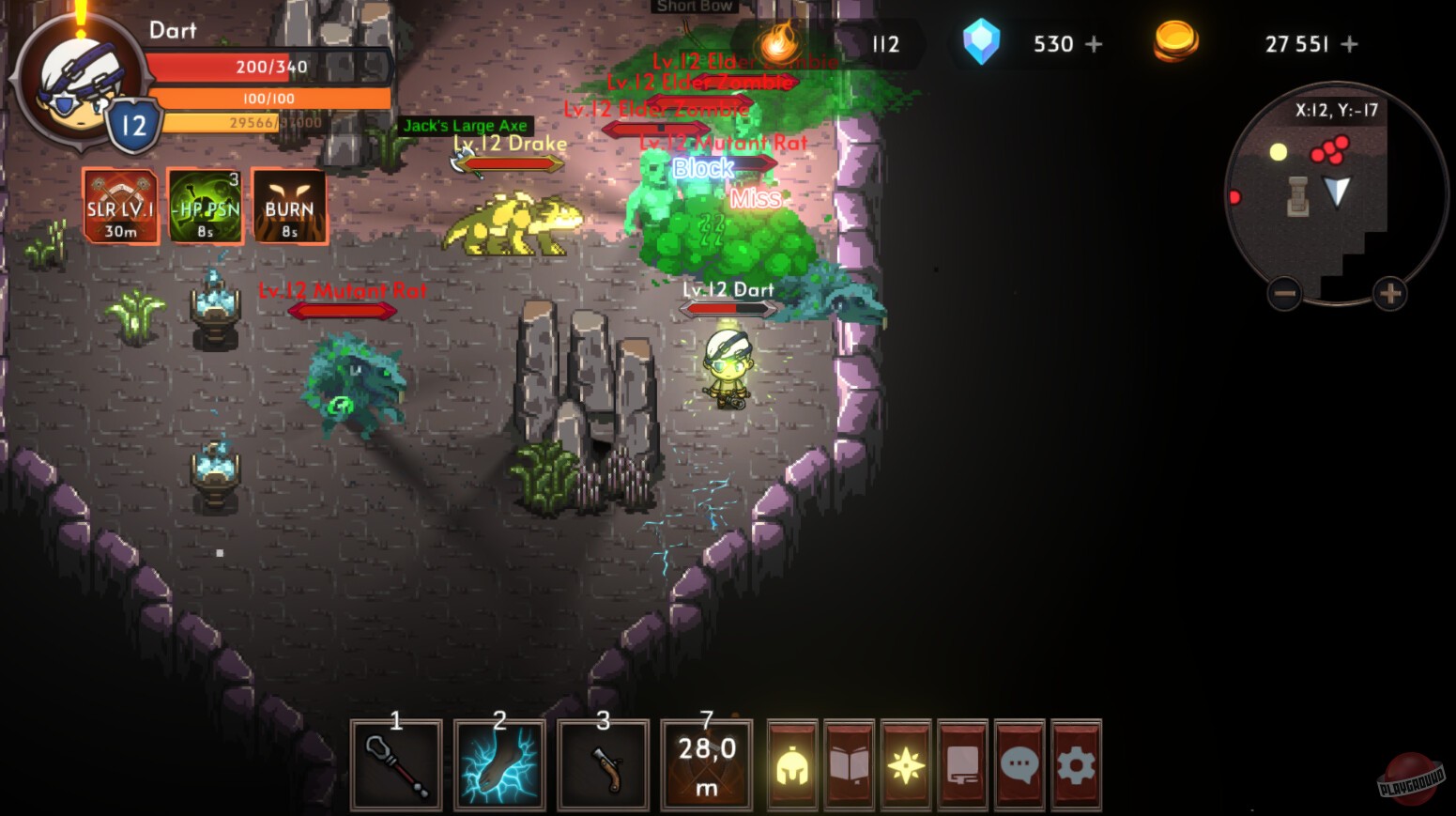Screen dimensions: 1456x816
Task: Fire the pistol in hotbar slot 3
Action: 604,763
